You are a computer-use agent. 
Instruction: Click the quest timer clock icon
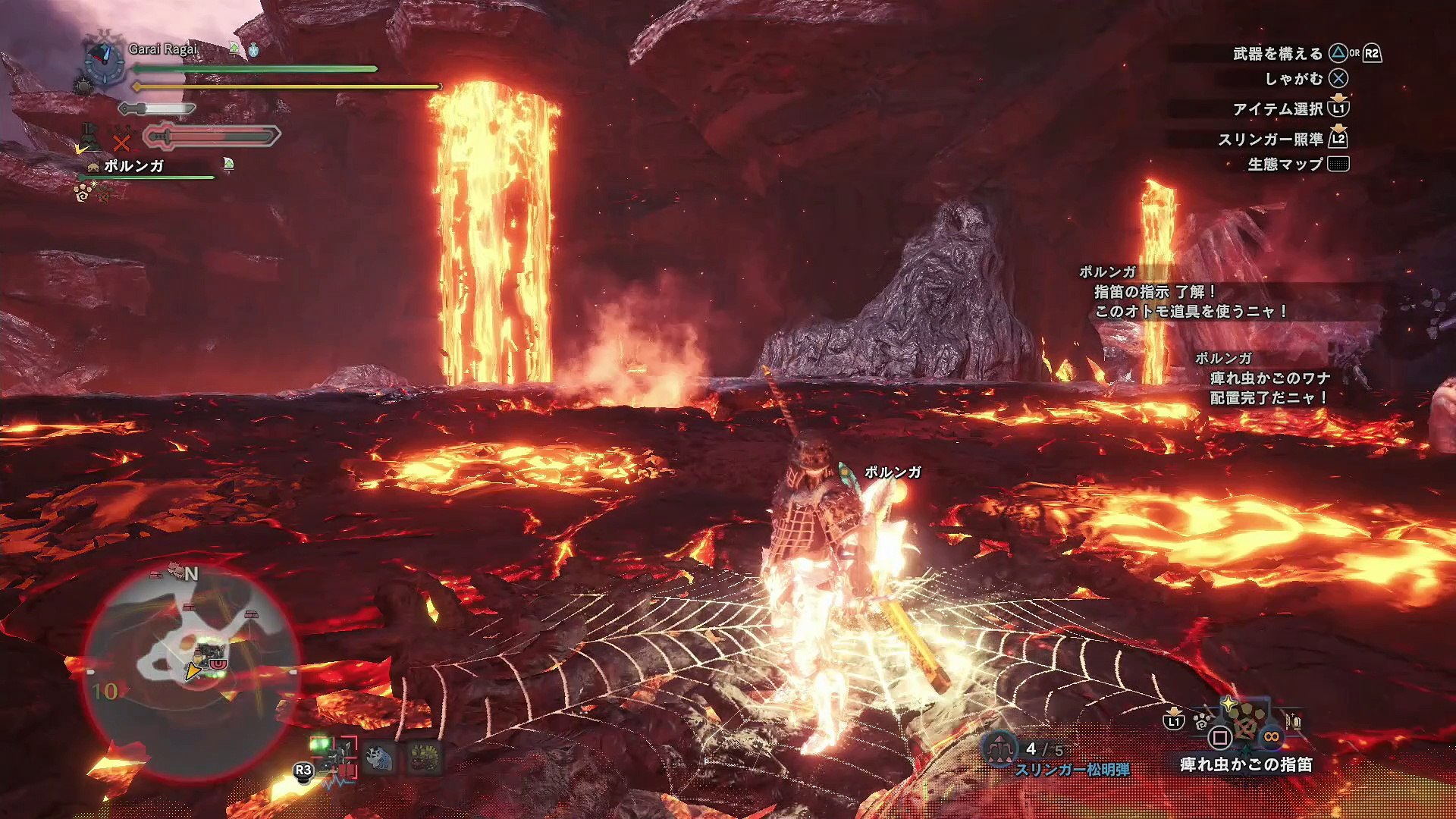(x=105, y=62)
